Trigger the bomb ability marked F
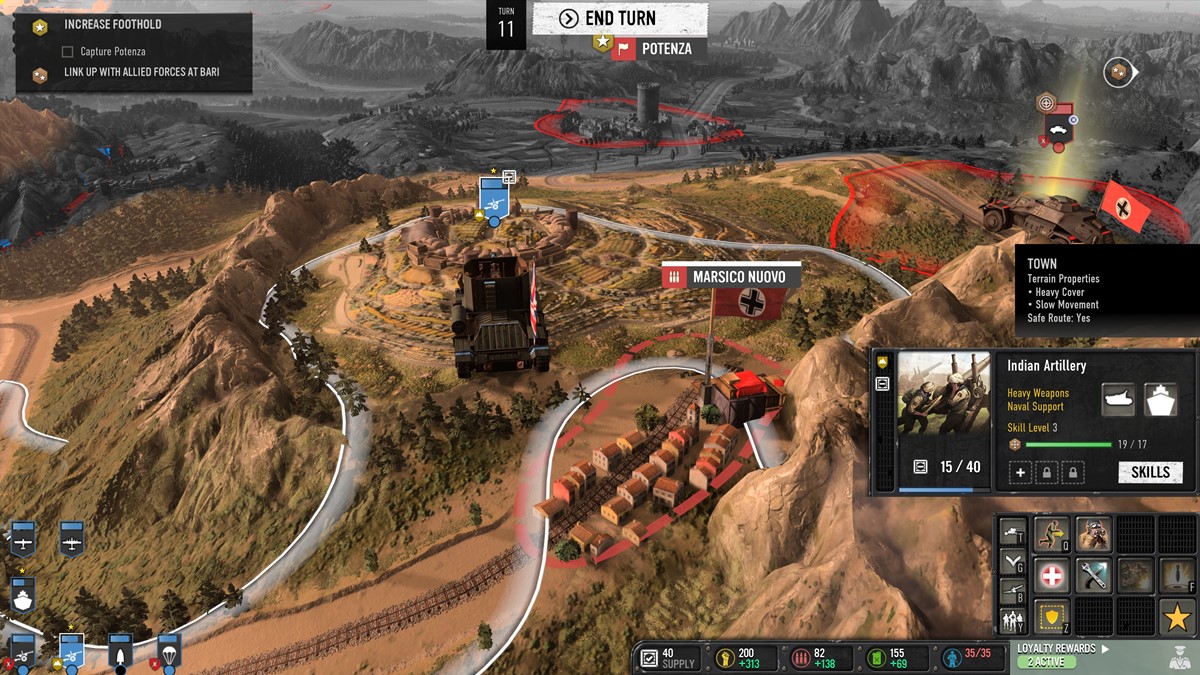The height and width of the screenshot is (675, 1200). (1177, 575)
